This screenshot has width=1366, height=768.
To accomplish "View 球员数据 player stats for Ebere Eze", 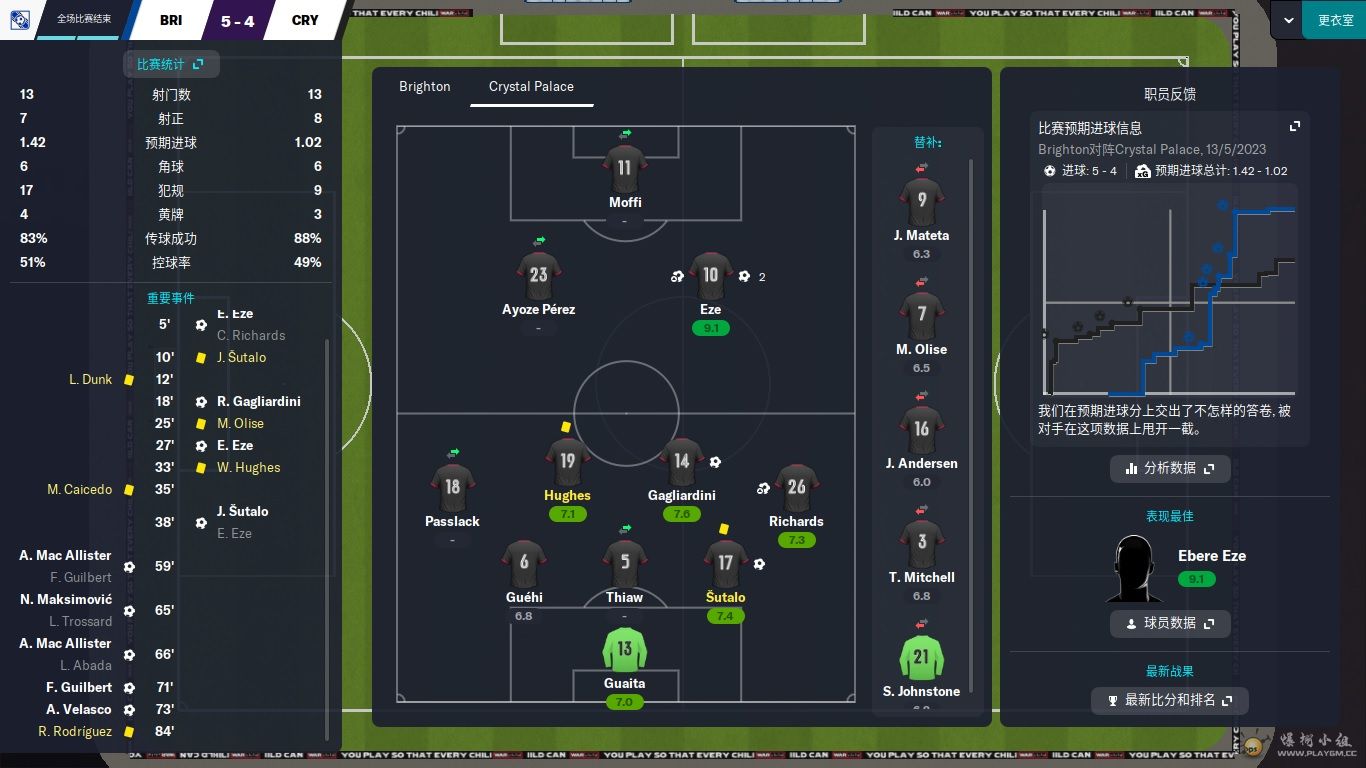I will point(1169,623).
